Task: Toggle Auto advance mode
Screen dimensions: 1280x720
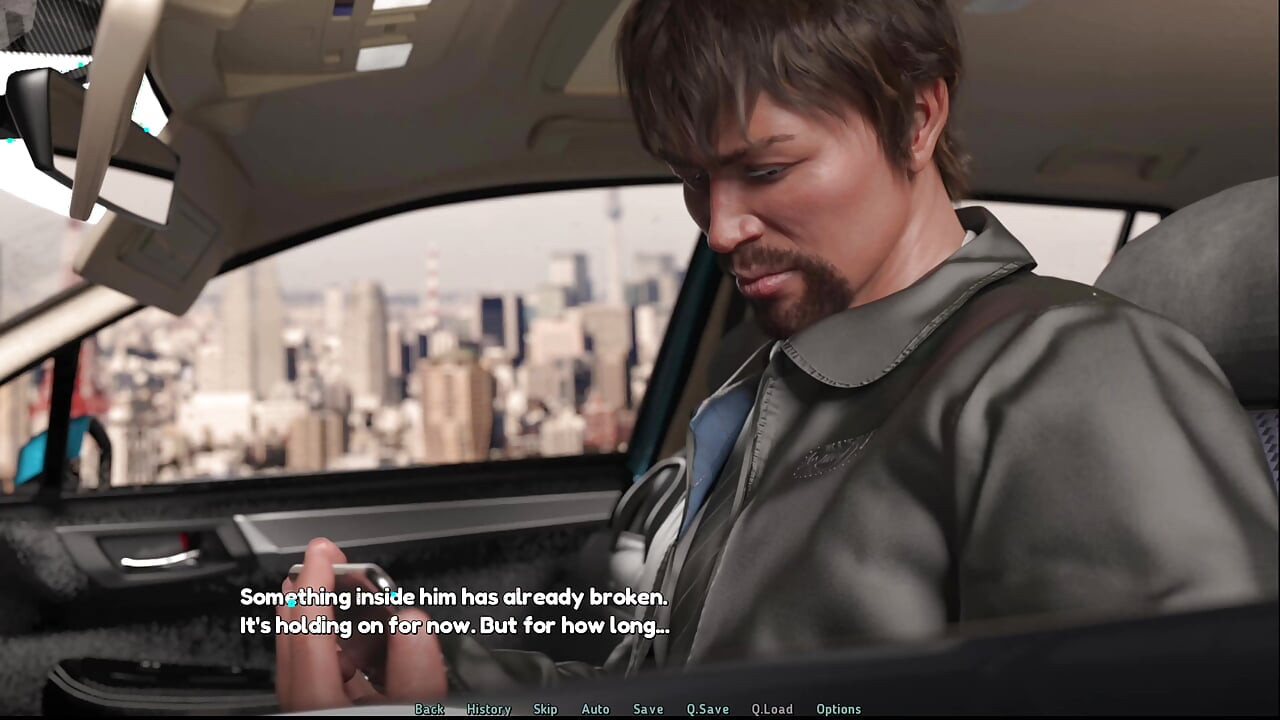Action: pyautogui.click(x=595, y=709)
